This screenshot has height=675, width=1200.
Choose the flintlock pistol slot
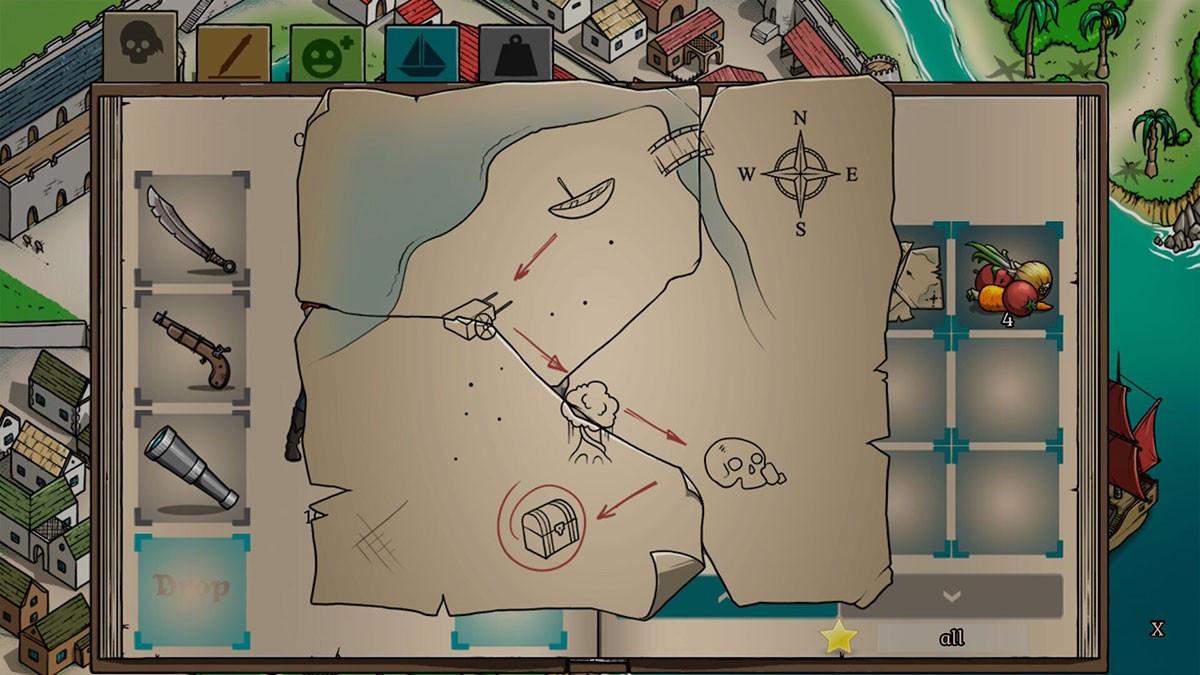coord(192,348)
